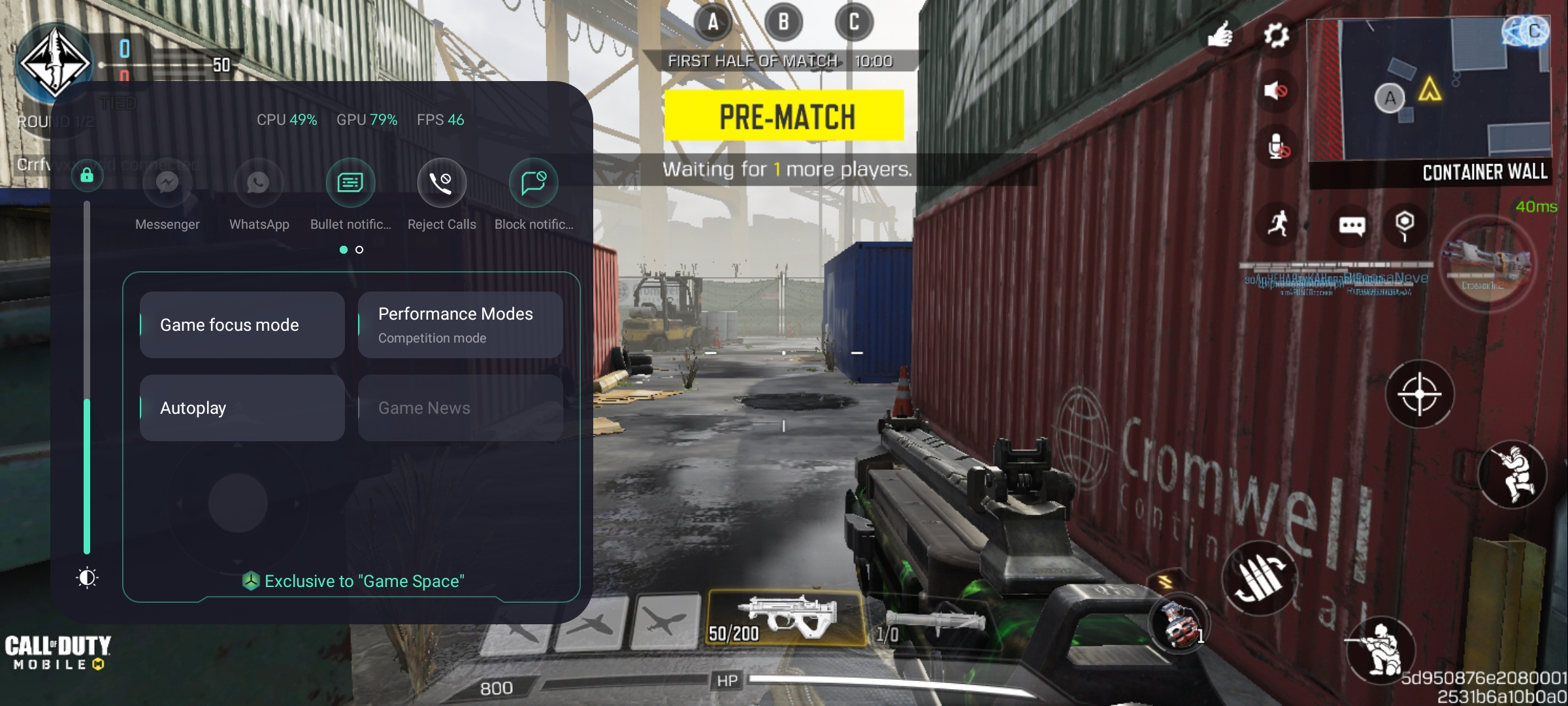Tap the reload bullets button
Viewport: 1568px width, 706px height.
[1259, 578]
